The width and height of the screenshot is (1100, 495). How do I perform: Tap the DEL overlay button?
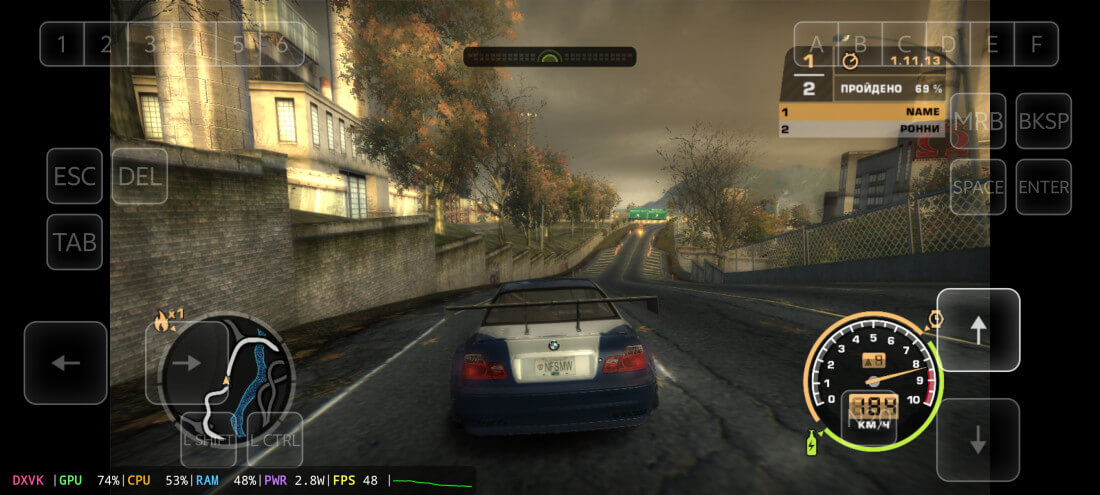(x=140, y=176)
